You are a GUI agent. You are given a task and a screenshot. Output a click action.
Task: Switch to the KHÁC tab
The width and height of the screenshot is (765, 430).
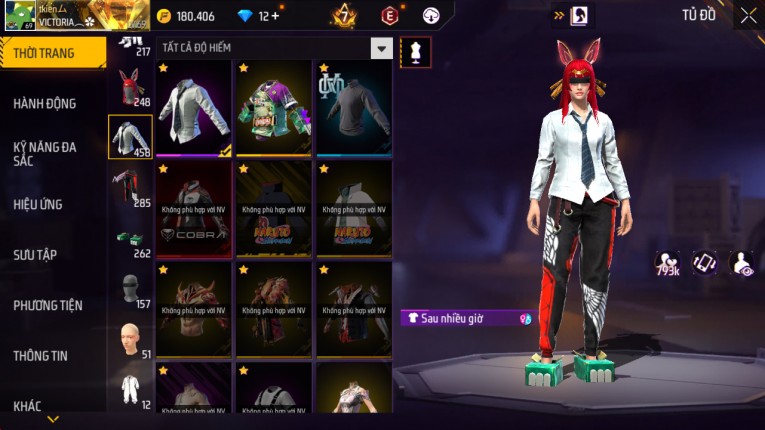pyautogui.click(x=27, y=406)
